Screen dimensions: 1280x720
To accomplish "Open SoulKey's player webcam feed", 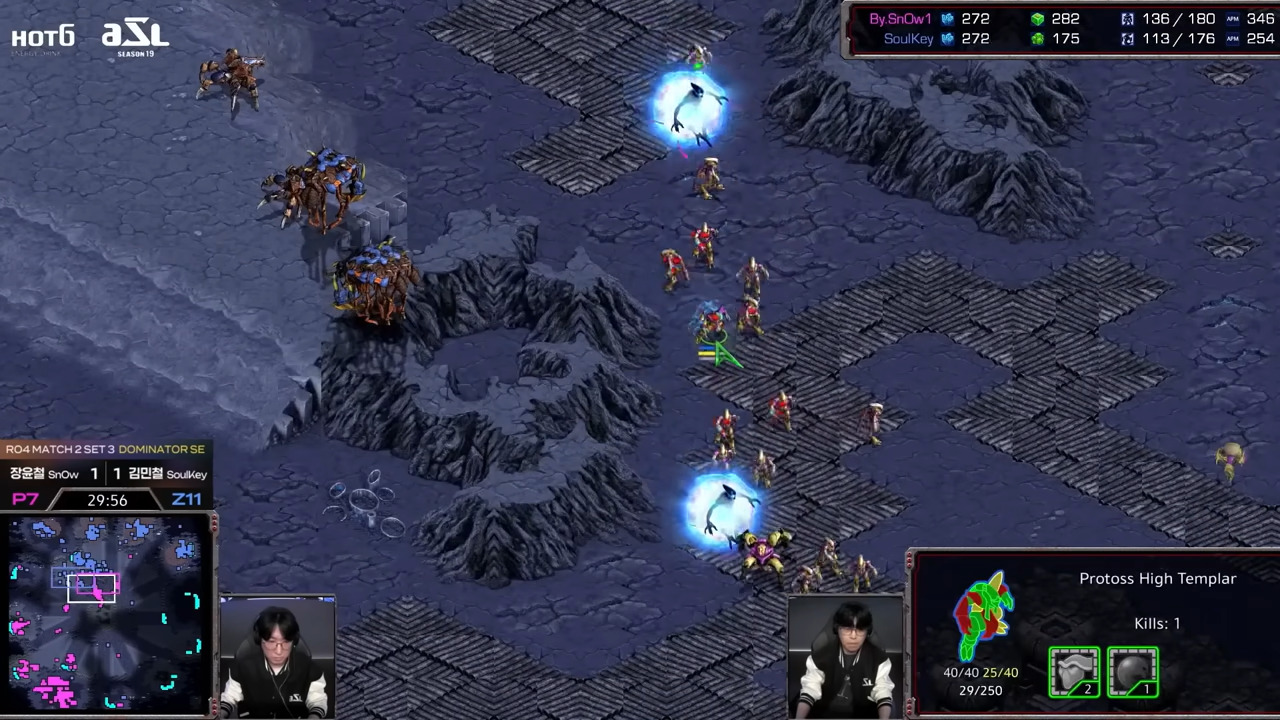I will [846, 657].
